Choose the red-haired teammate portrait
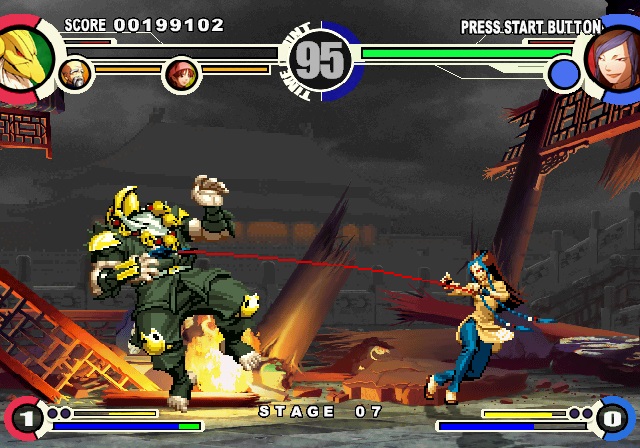 tap(181, 72)
